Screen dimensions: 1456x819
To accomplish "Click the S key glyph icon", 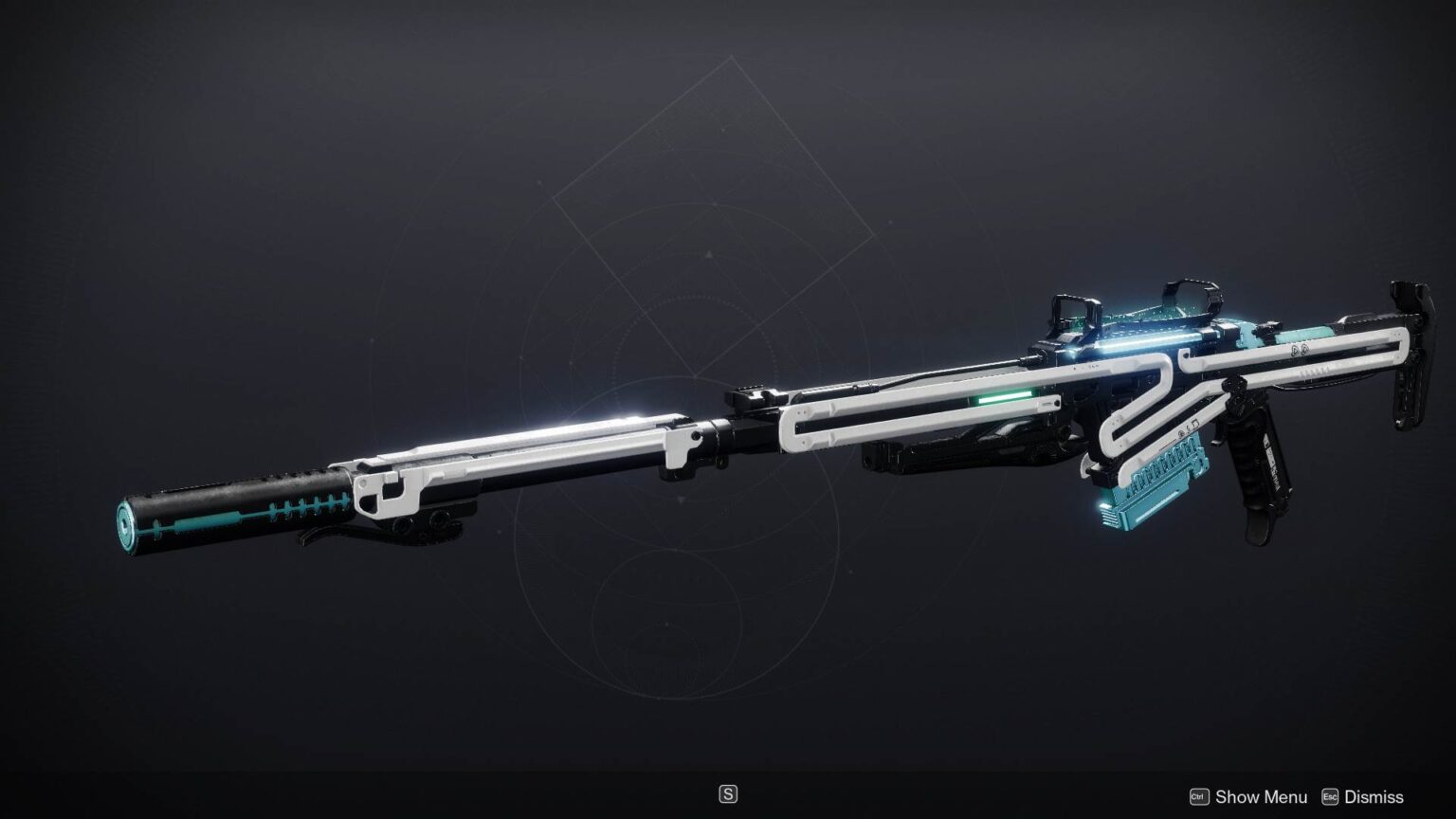I will (728, 793).
